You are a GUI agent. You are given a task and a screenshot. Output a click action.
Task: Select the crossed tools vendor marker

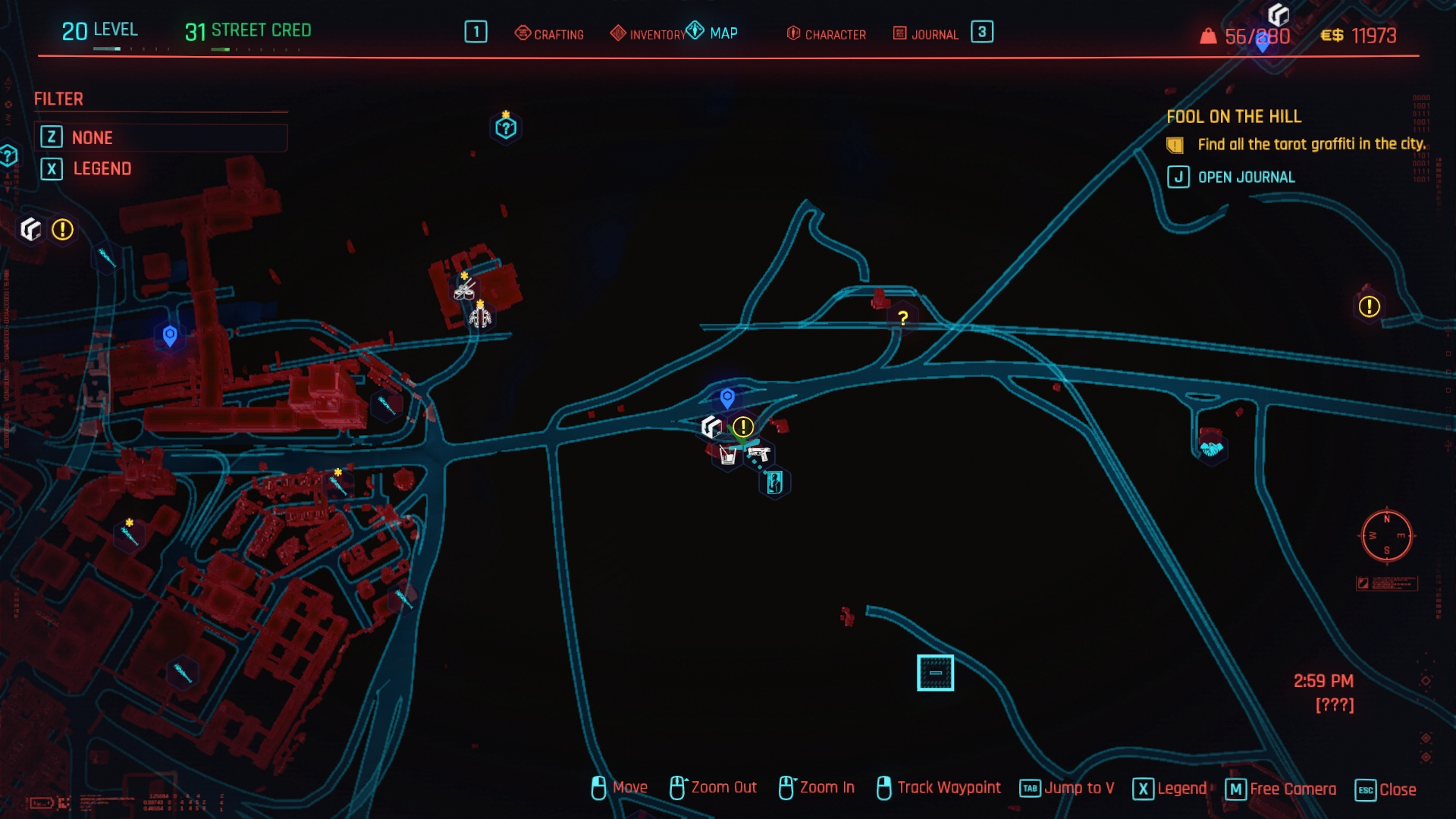click(x=465, y=289)
